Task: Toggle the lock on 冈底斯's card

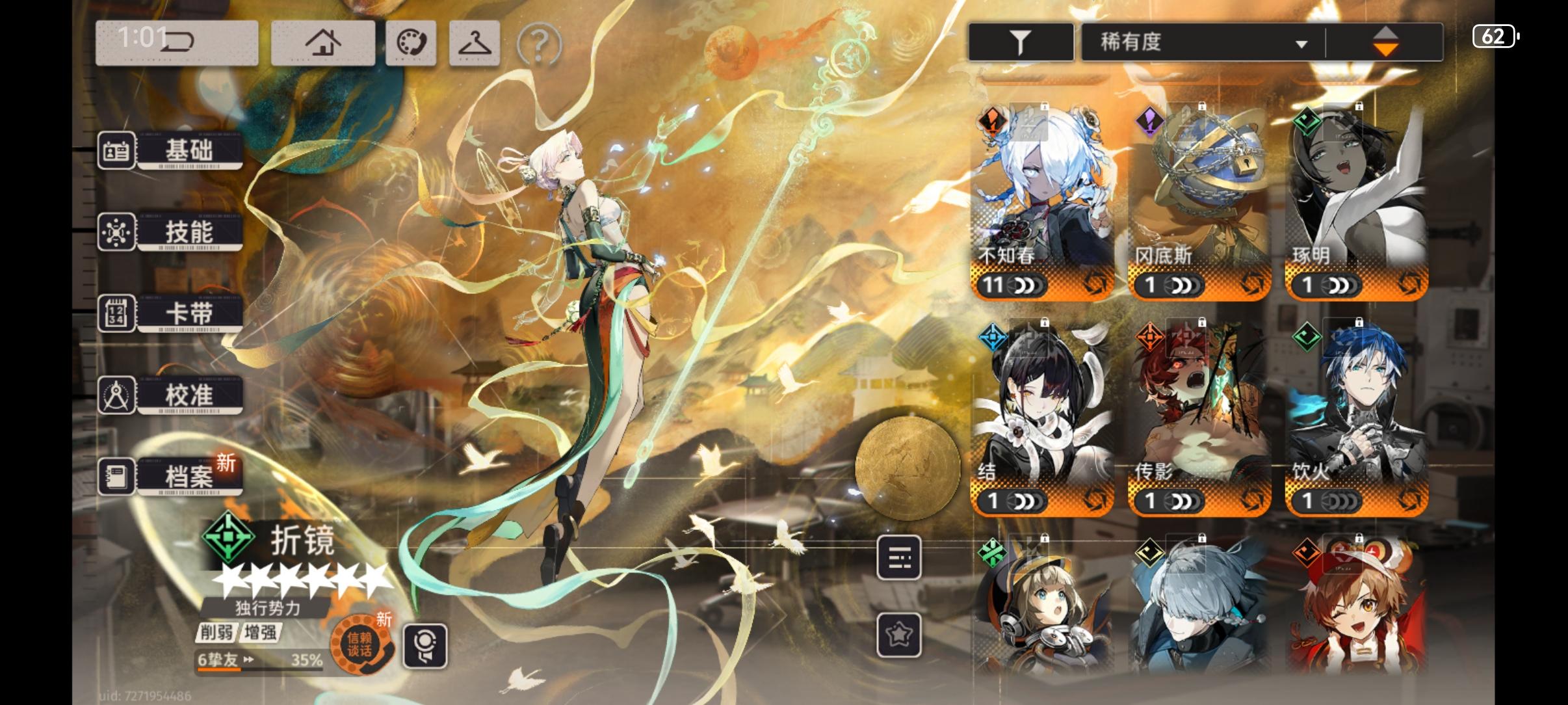Action: [x=1203, y=107]
